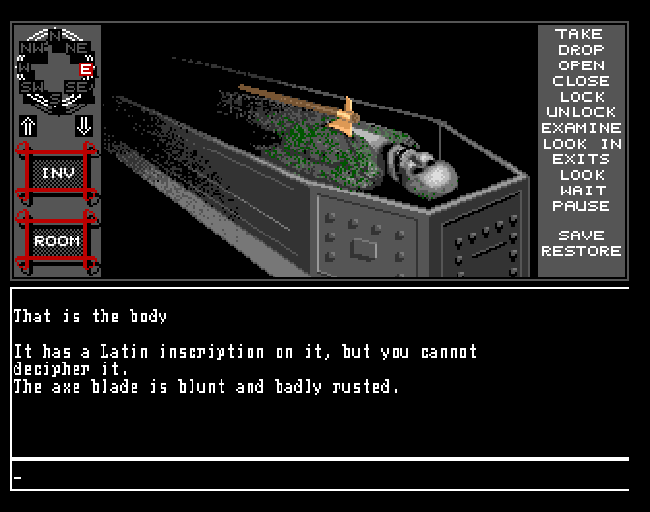The width and height of the screenshot is (650, 512).
Task: Focus the command text input line
Action: pyautogui.click(x=320, y=476)
